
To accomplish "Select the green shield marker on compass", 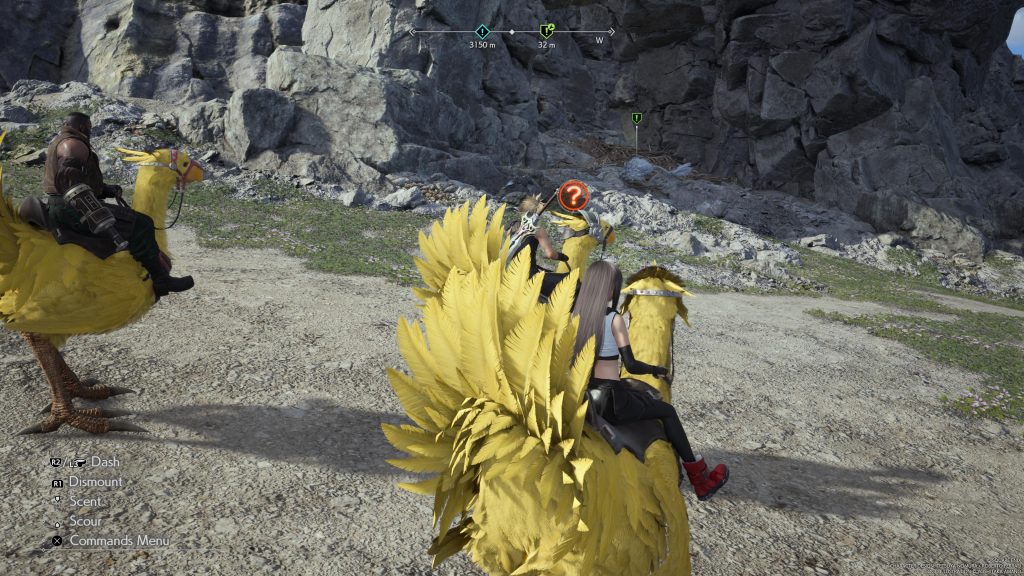I will (x=546, y=31).
